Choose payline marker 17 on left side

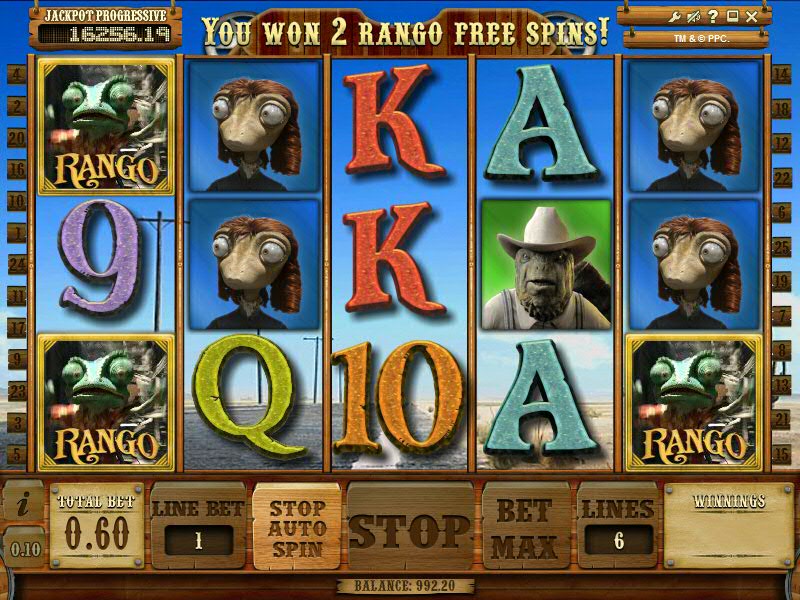pos(16,327)
